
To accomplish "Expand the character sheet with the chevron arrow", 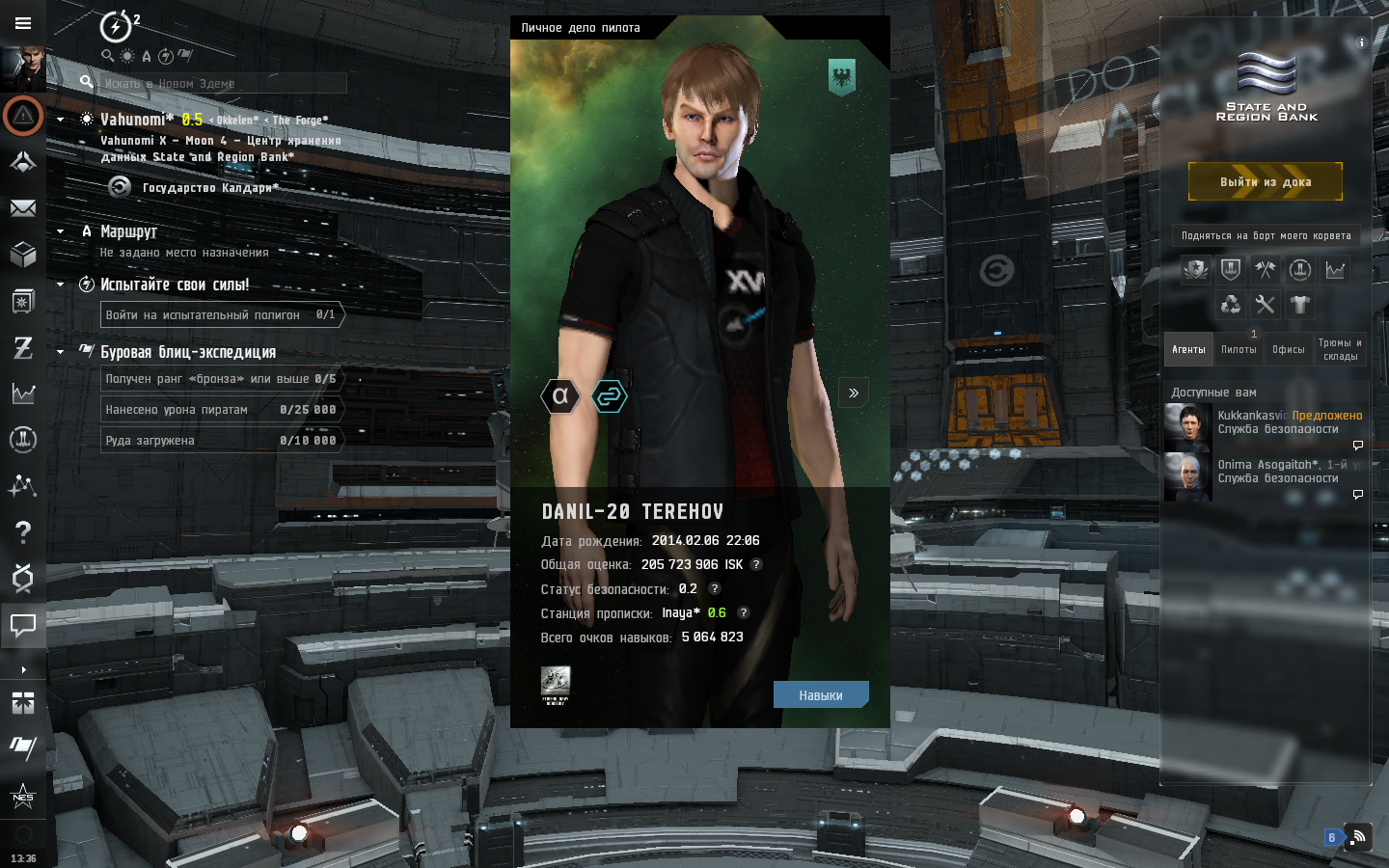I will click(x=853, y=392).
